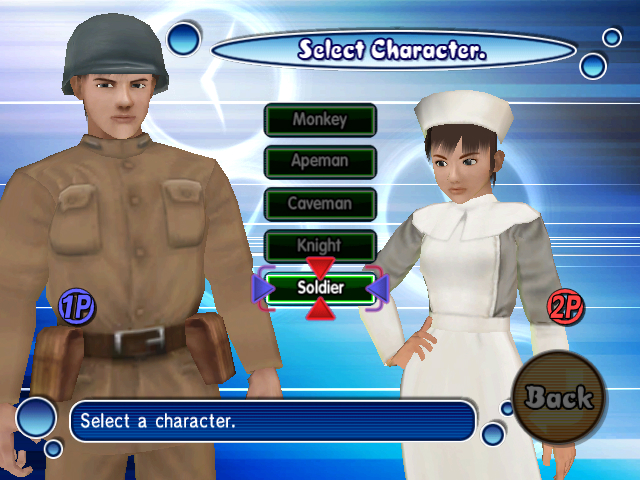Choose the Apeman character option
The width and height of the screenshot is (640, 480).
[x=320, y=162]
